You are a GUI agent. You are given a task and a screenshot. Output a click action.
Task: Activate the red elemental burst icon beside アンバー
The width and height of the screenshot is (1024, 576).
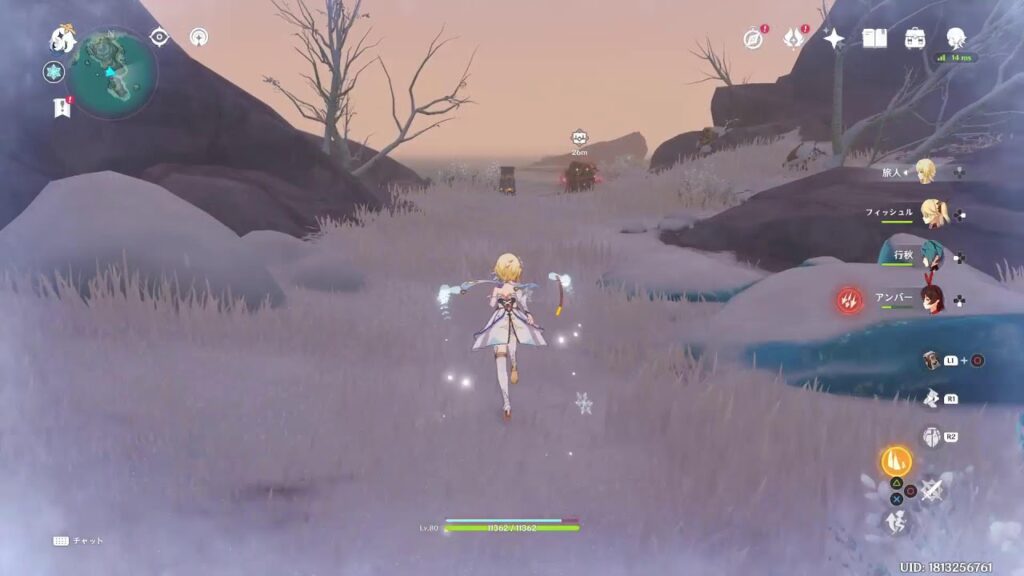point(851,299)
